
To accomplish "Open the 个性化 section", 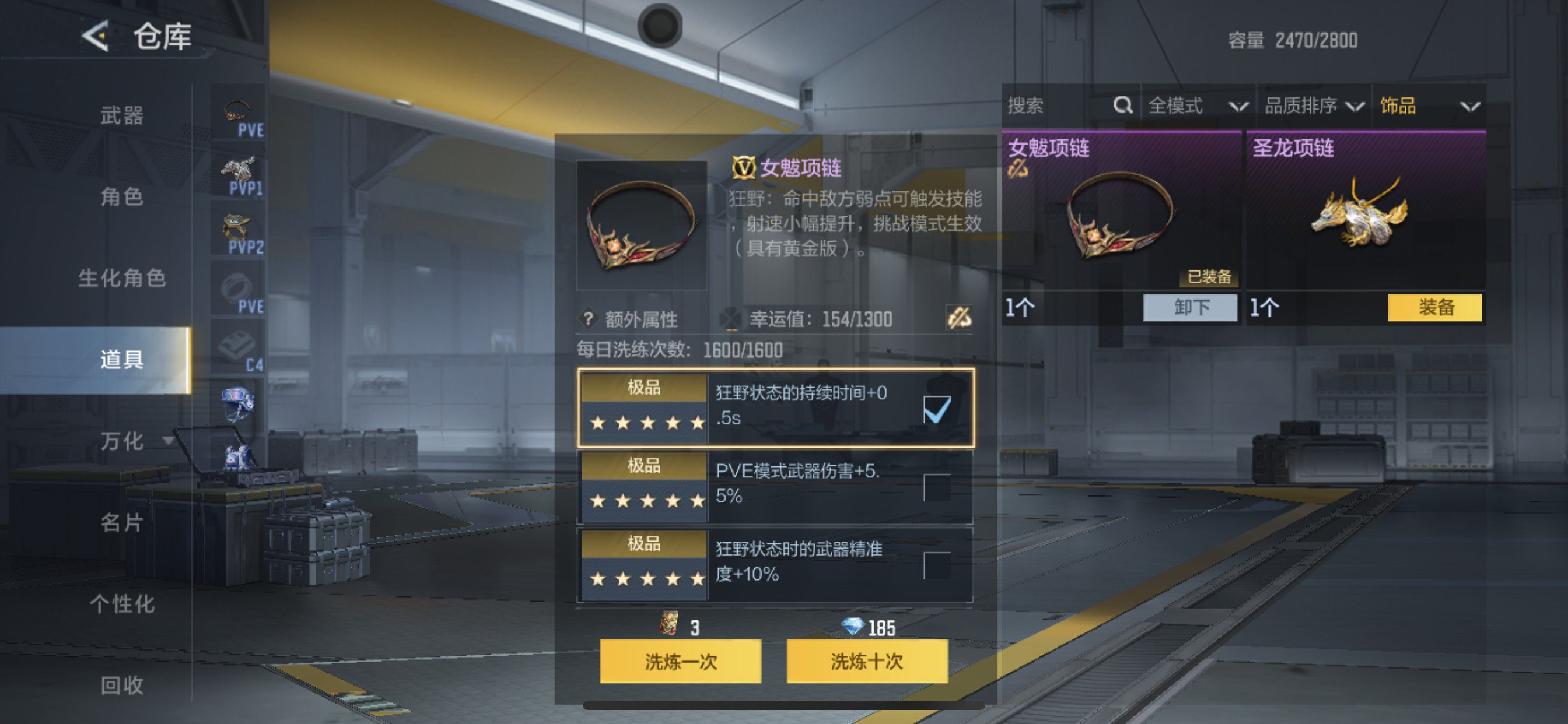I will point(122,604).
